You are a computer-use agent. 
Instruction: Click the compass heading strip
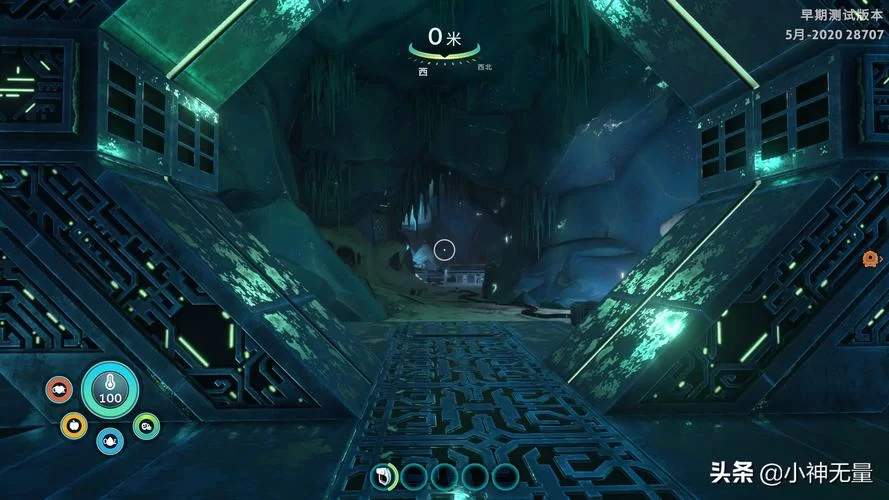coord(444,53)
